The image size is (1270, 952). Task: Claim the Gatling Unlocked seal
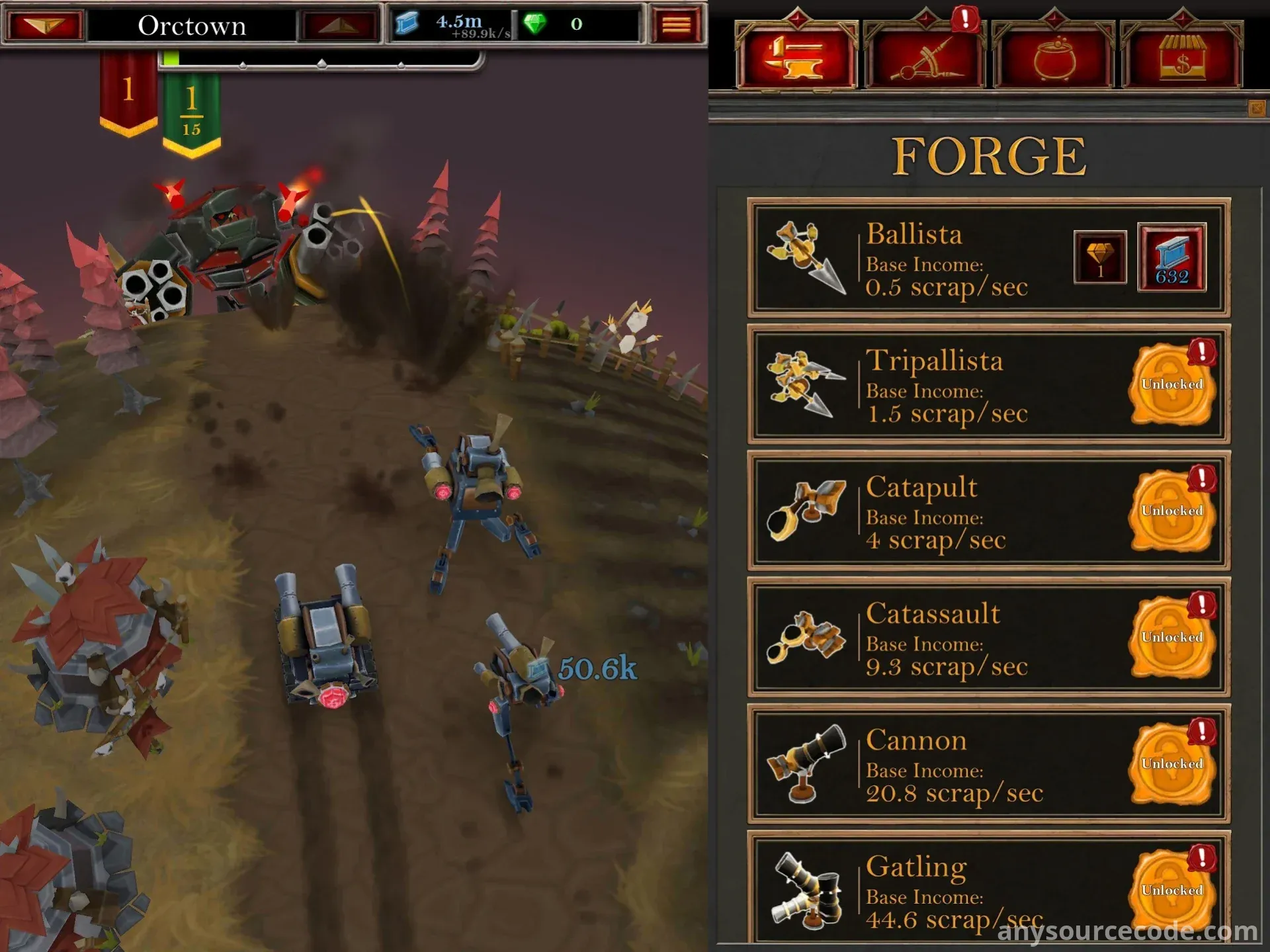[x=1171, y=889]
